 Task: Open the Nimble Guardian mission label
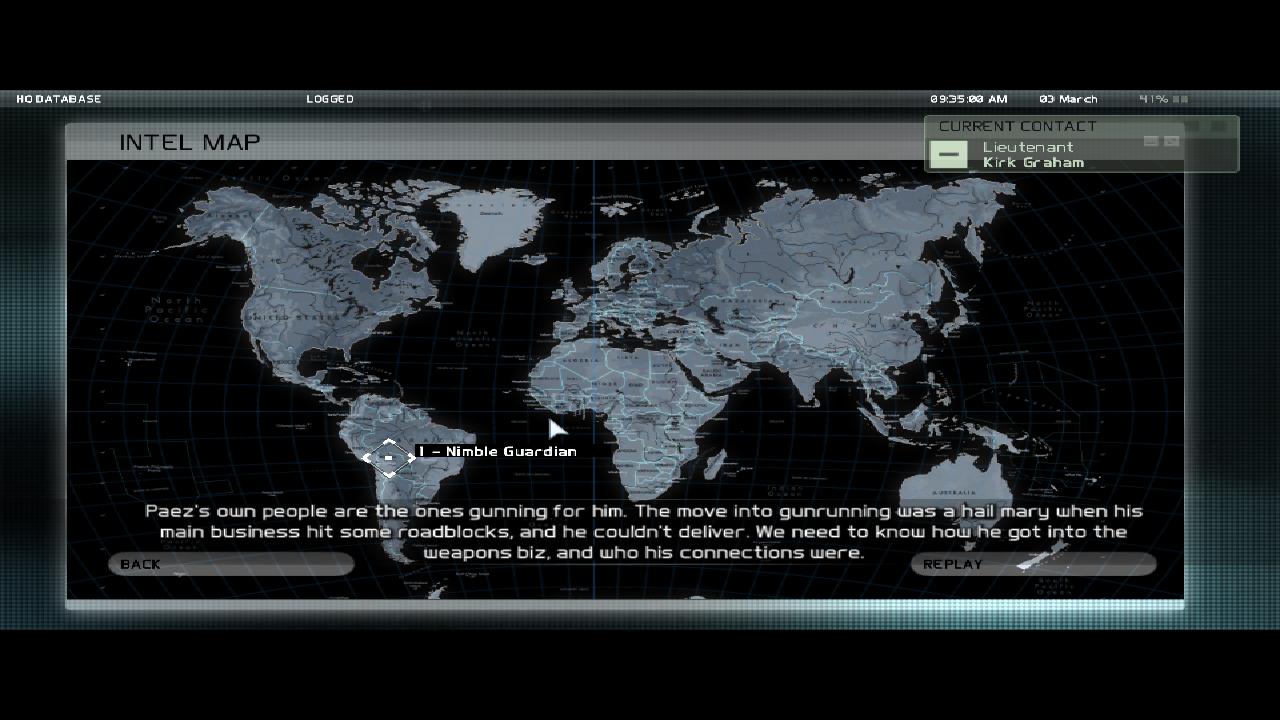[x=496, y=451]
